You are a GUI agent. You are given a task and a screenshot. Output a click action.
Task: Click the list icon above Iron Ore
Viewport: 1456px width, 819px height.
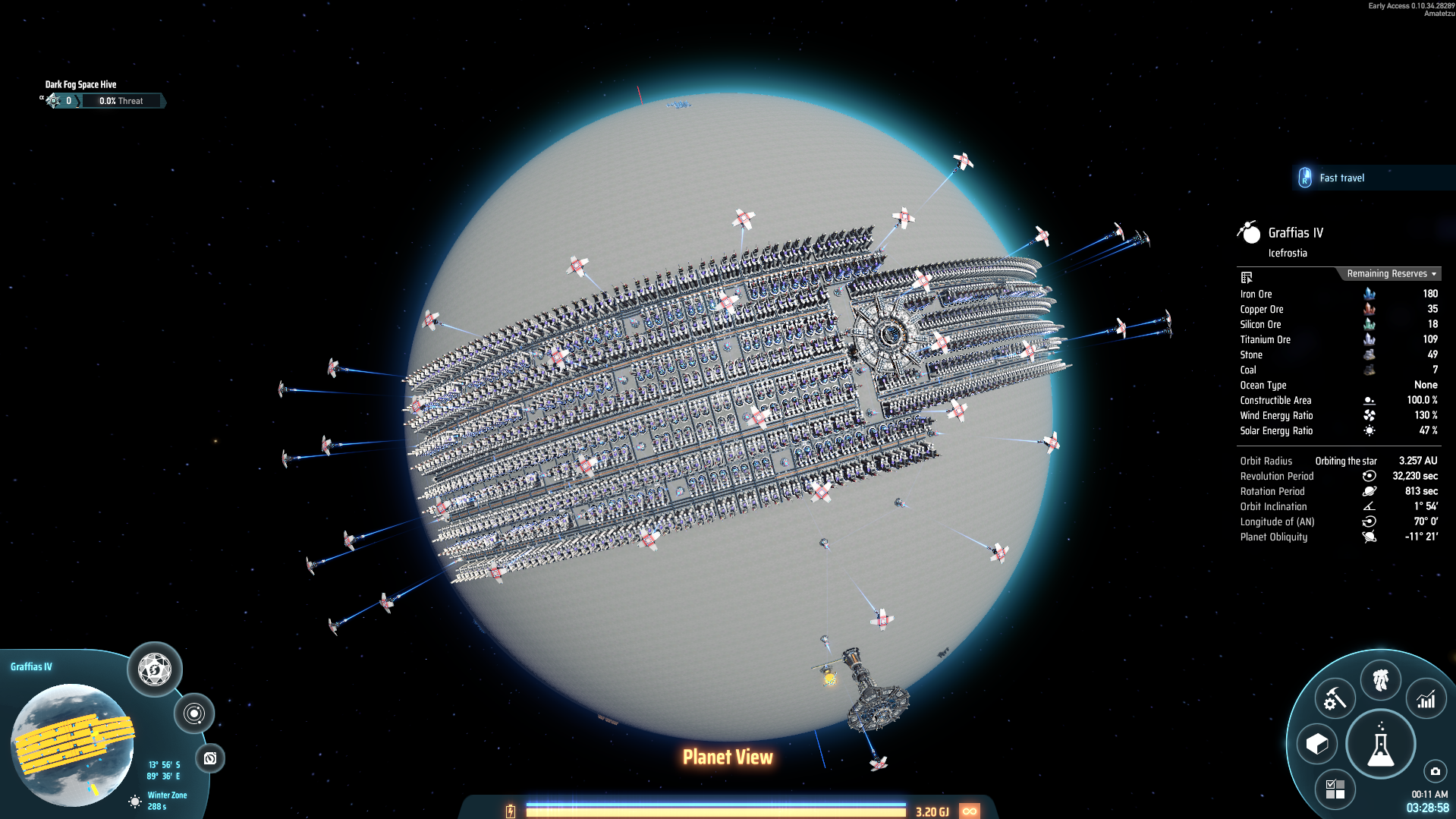pos(1247,277)
